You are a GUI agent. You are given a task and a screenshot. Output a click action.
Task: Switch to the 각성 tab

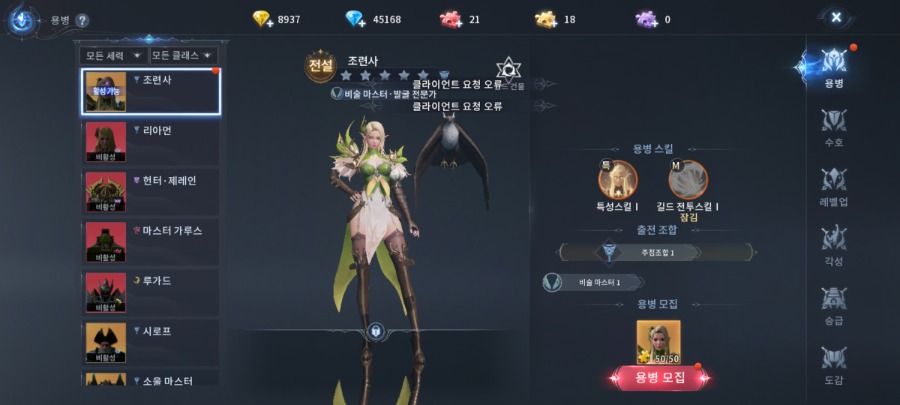coord(833,246)
